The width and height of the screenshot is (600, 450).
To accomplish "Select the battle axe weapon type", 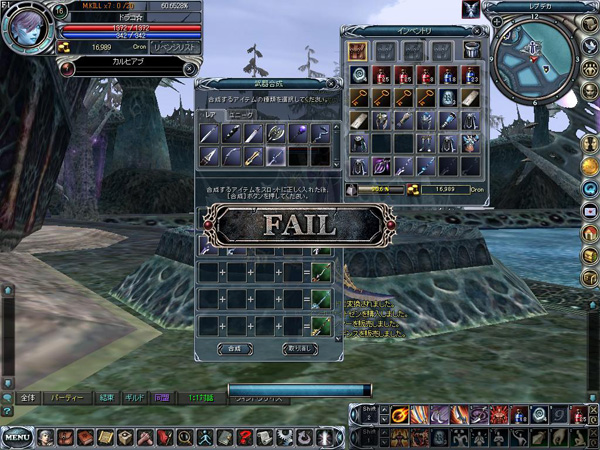I will coord(276,133).
